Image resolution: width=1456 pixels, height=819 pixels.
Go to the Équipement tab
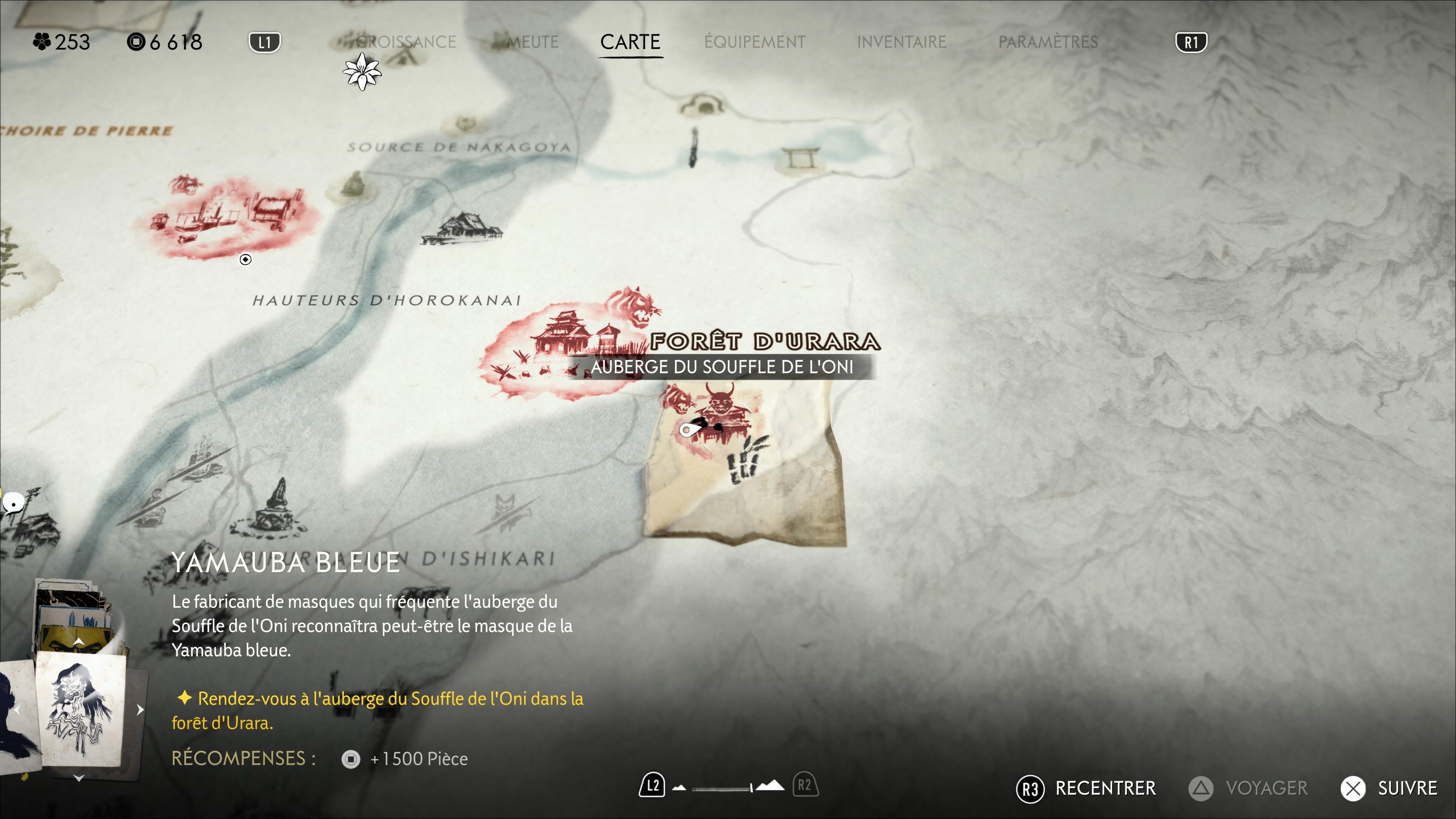(755, 42)
